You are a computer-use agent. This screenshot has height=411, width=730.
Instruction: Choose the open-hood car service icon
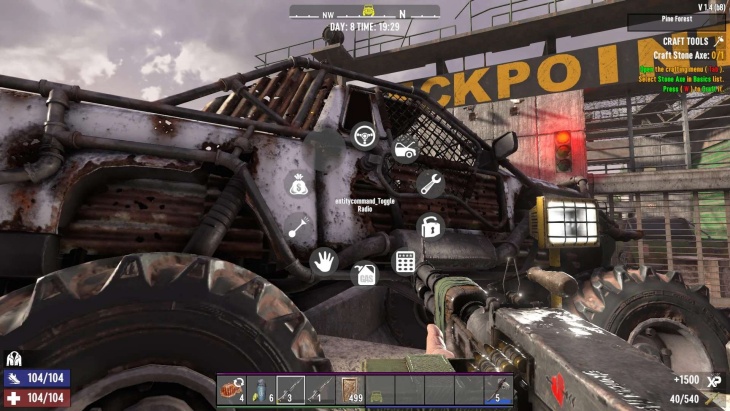(405, 150)
